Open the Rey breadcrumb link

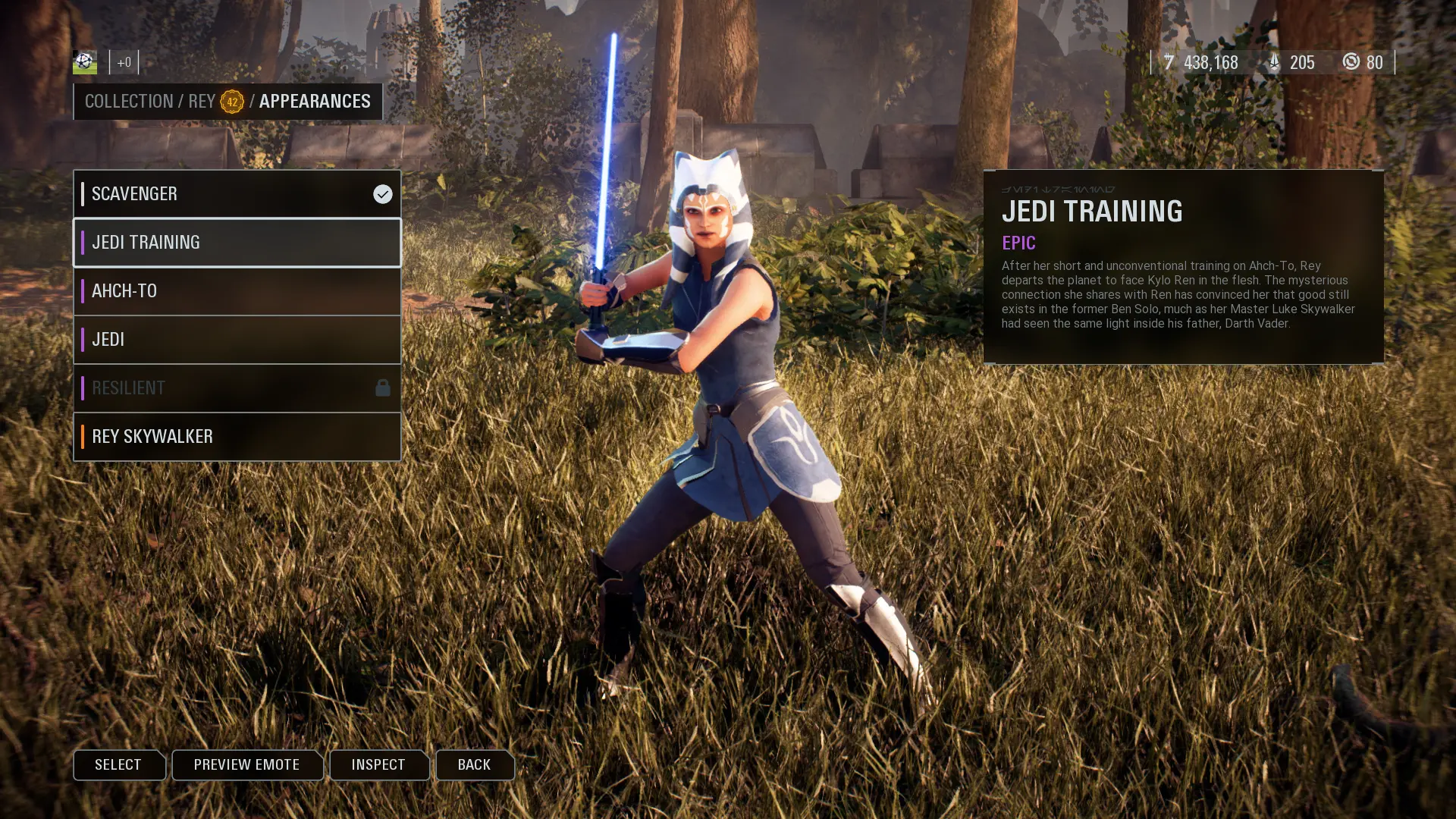tap(202, 102)
